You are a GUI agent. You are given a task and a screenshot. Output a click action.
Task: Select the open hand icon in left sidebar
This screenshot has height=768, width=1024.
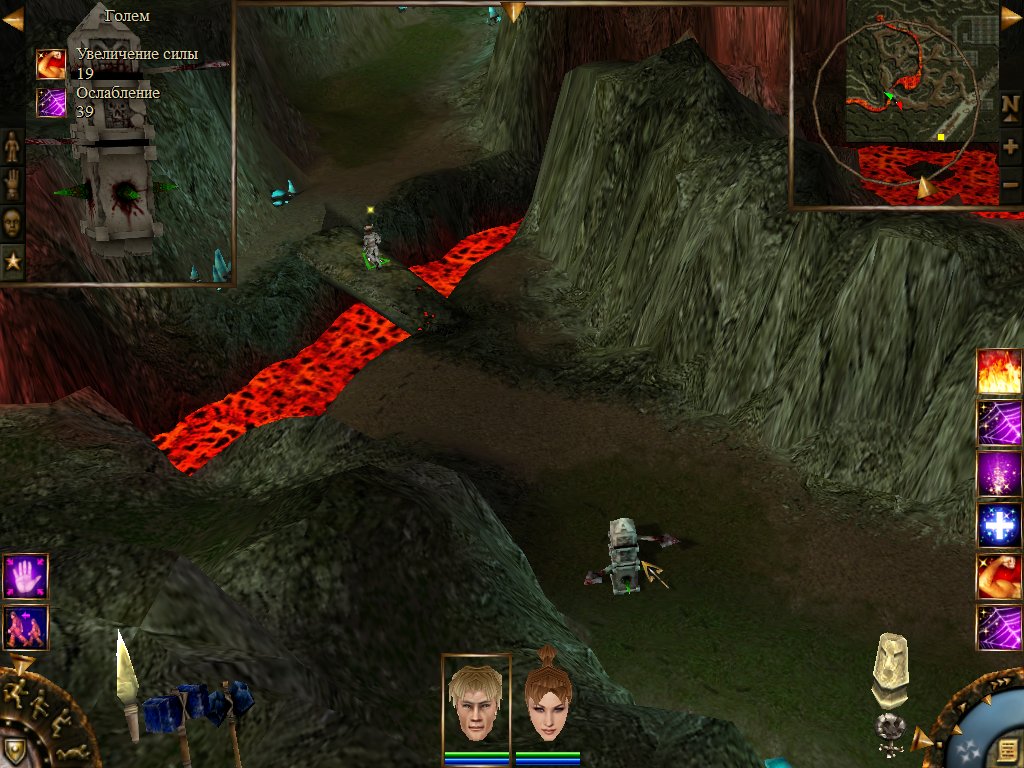[x=12, y=184]
